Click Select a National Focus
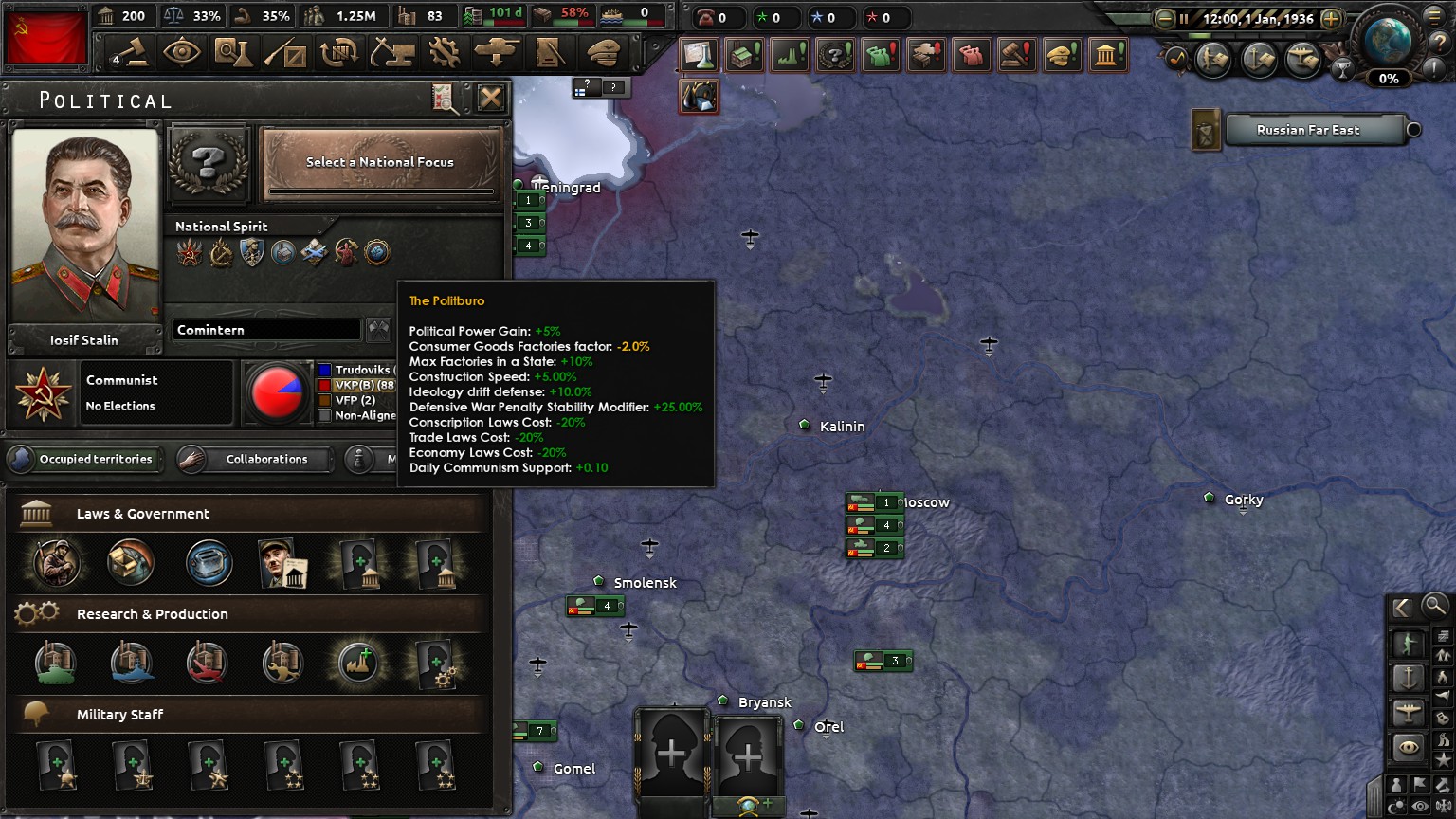 click(x=379, y=162)
